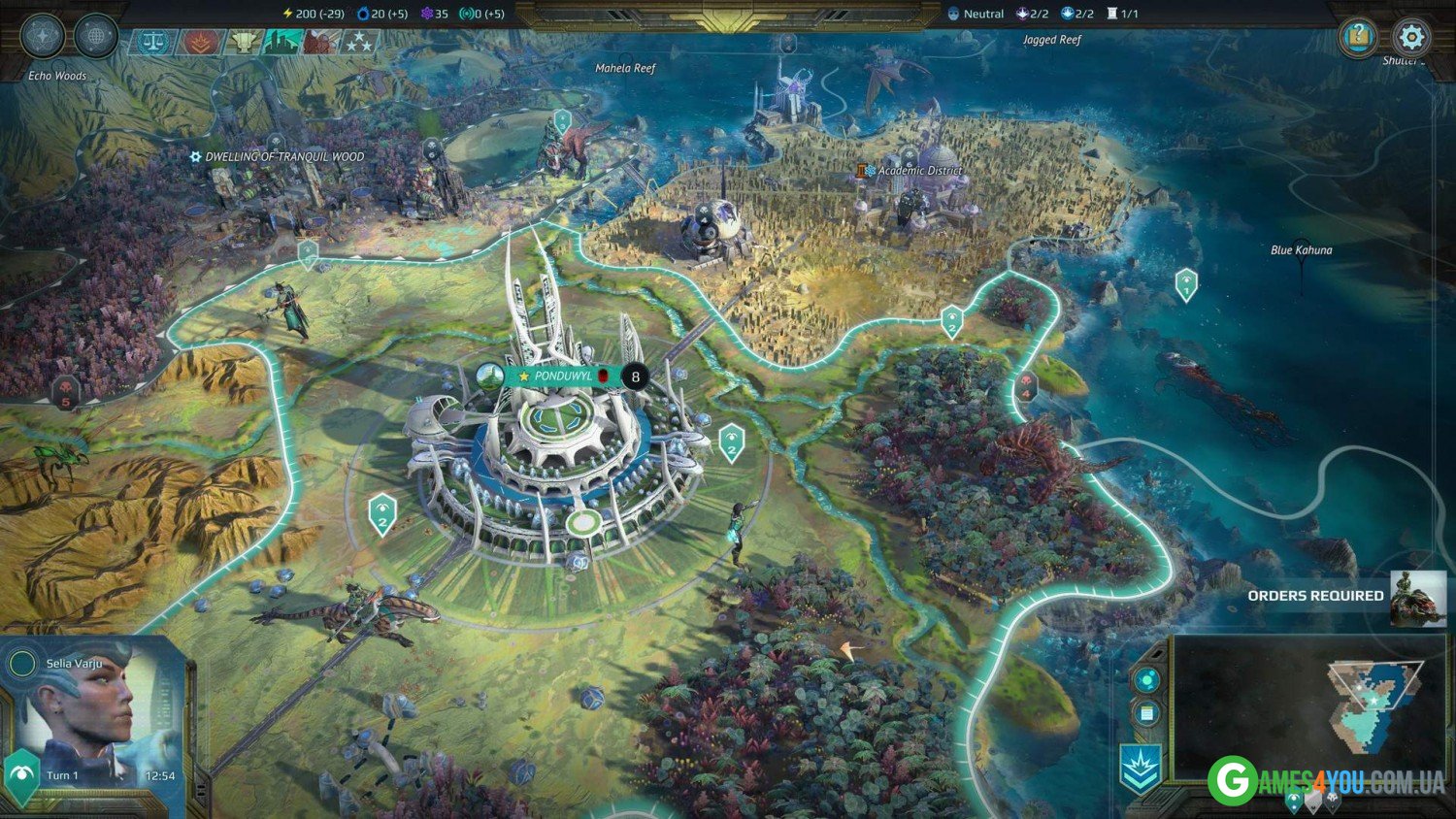
Task: Click the Orders Required unit portrait
Action: [1418, 597]
